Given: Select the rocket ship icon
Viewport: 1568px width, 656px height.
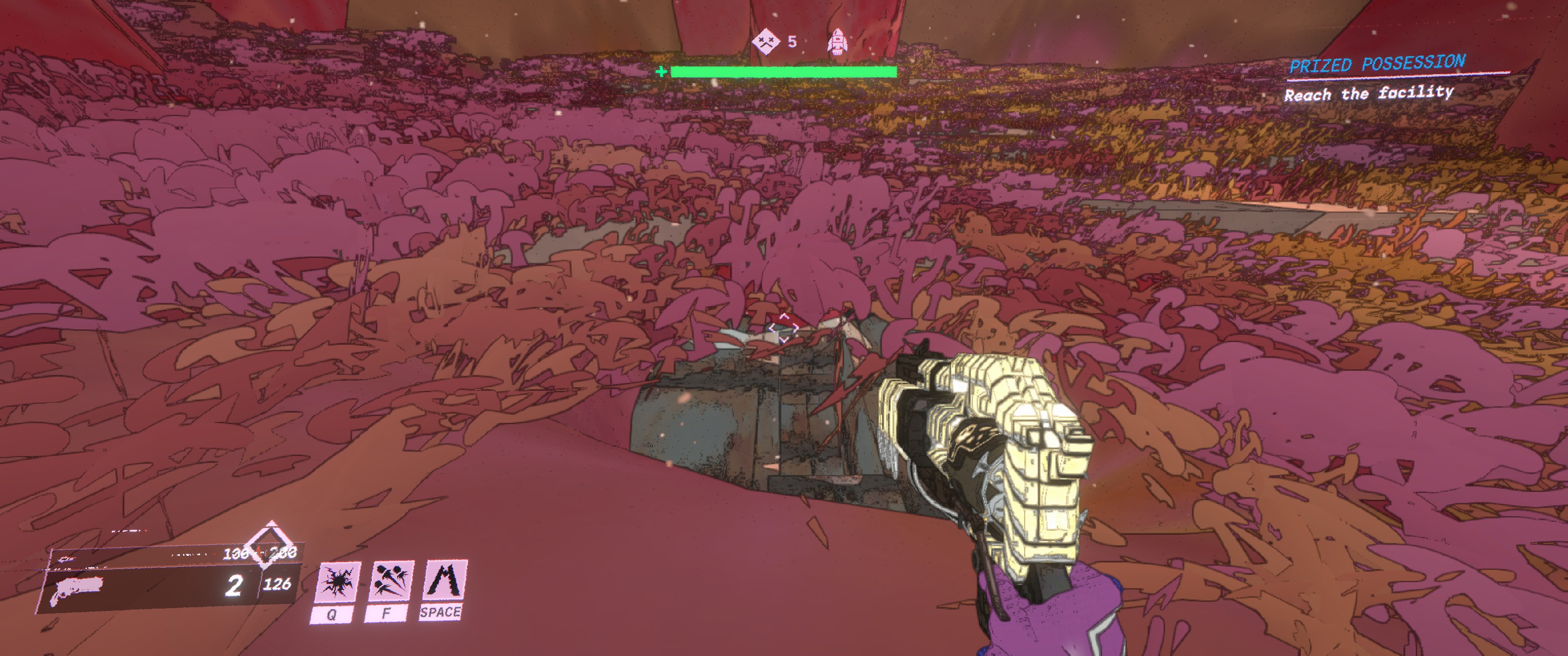Looking at the screenshot, I should (x=838, y=42).
